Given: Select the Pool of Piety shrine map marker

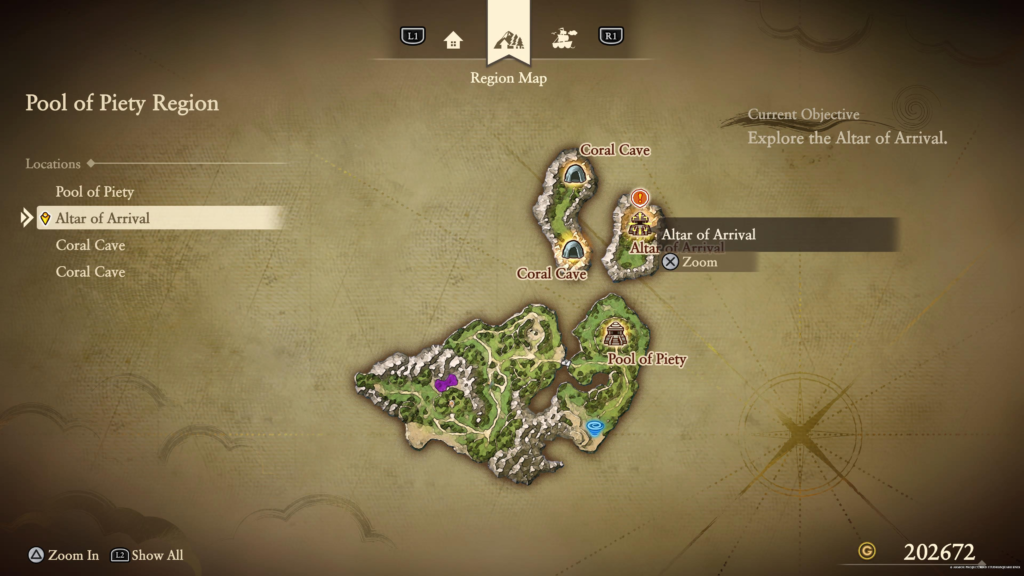Looking at the screenshot, I should [x=615, y=334].
